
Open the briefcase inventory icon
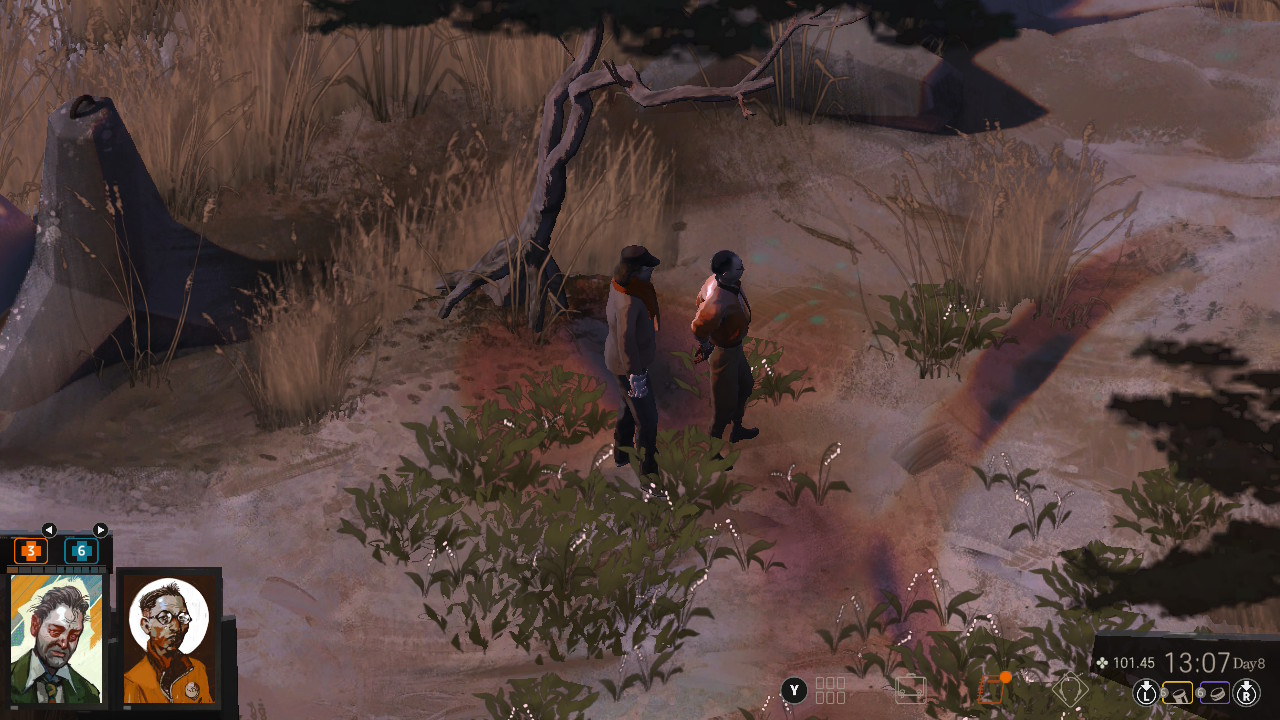tap(911, 690)
